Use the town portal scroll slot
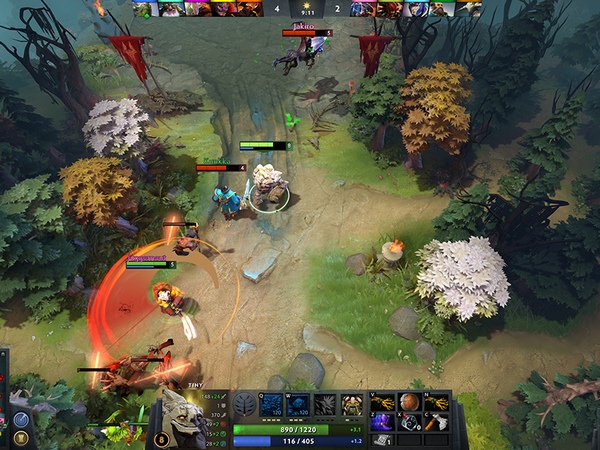The width and height of the screenshot is (600, 450). (x=382, y=440)
